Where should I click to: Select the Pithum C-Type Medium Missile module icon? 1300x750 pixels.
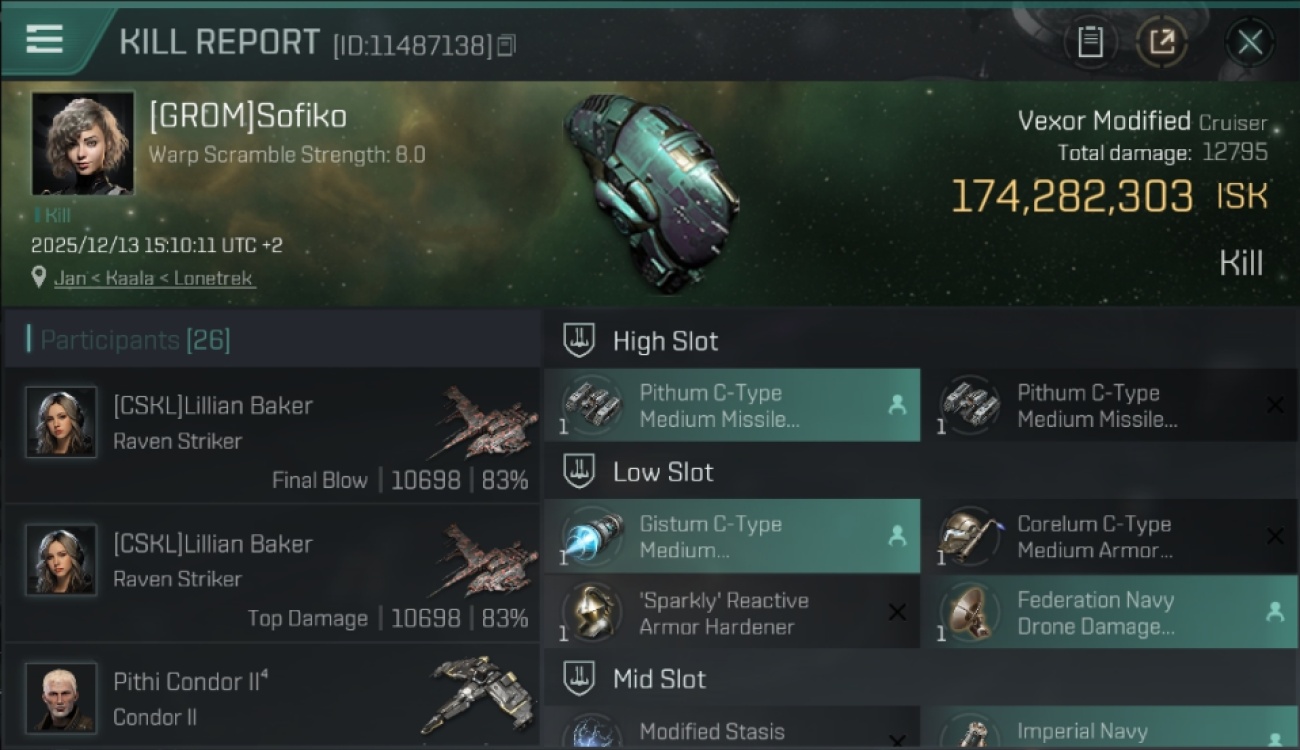click(x=592, y=405)
